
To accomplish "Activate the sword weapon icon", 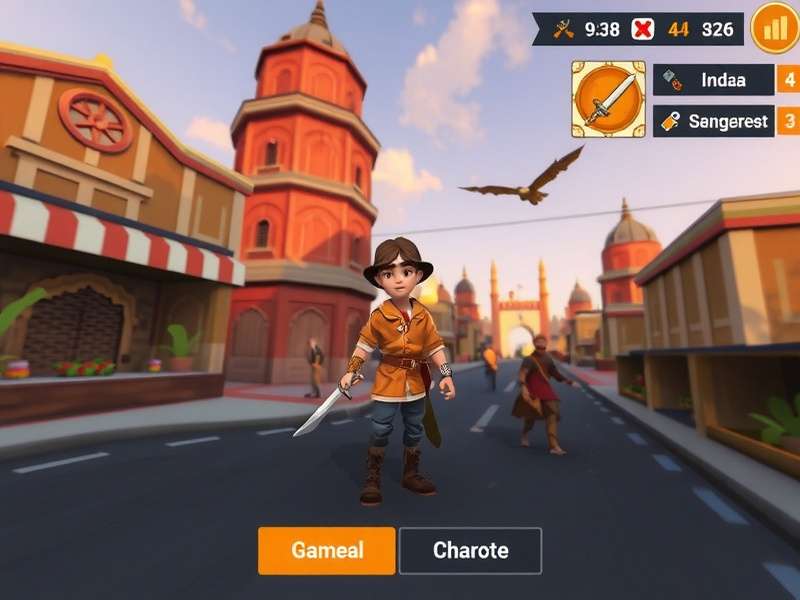I will coord(608,99).
